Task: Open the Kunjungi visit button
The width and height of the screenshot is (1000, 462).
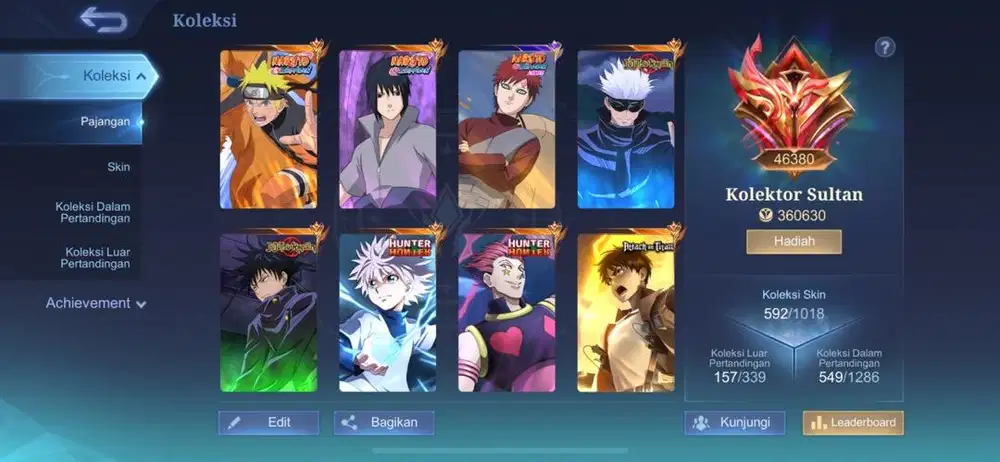Action: tap(734, 422)
